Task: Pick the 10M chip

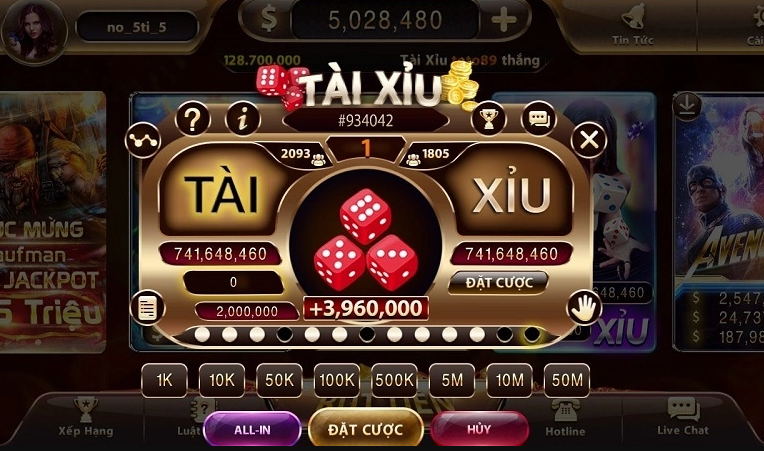Action: [509, 380]
